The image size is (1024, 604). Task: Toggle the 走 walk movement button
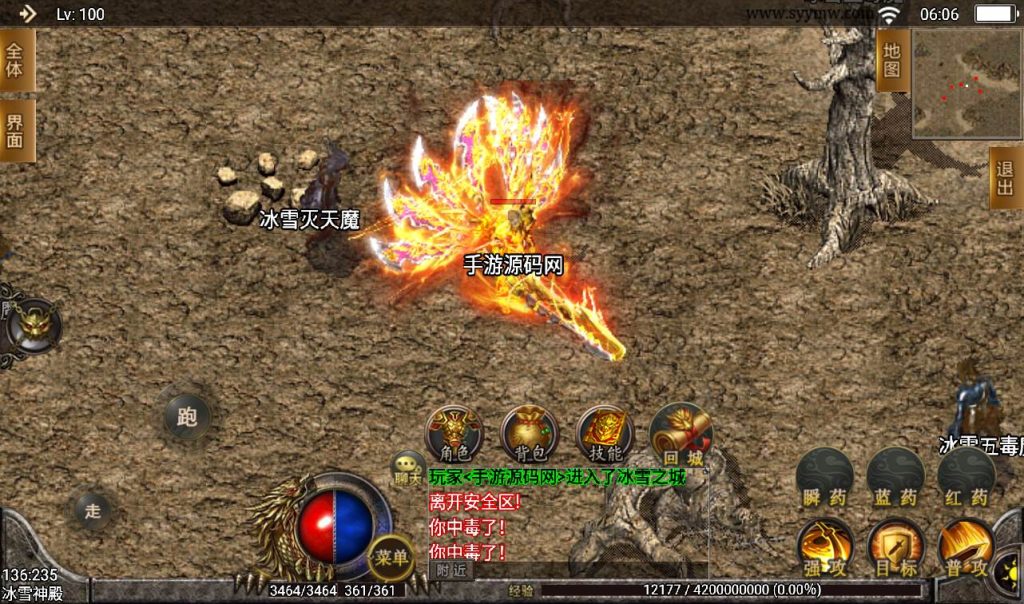point(93,511)
